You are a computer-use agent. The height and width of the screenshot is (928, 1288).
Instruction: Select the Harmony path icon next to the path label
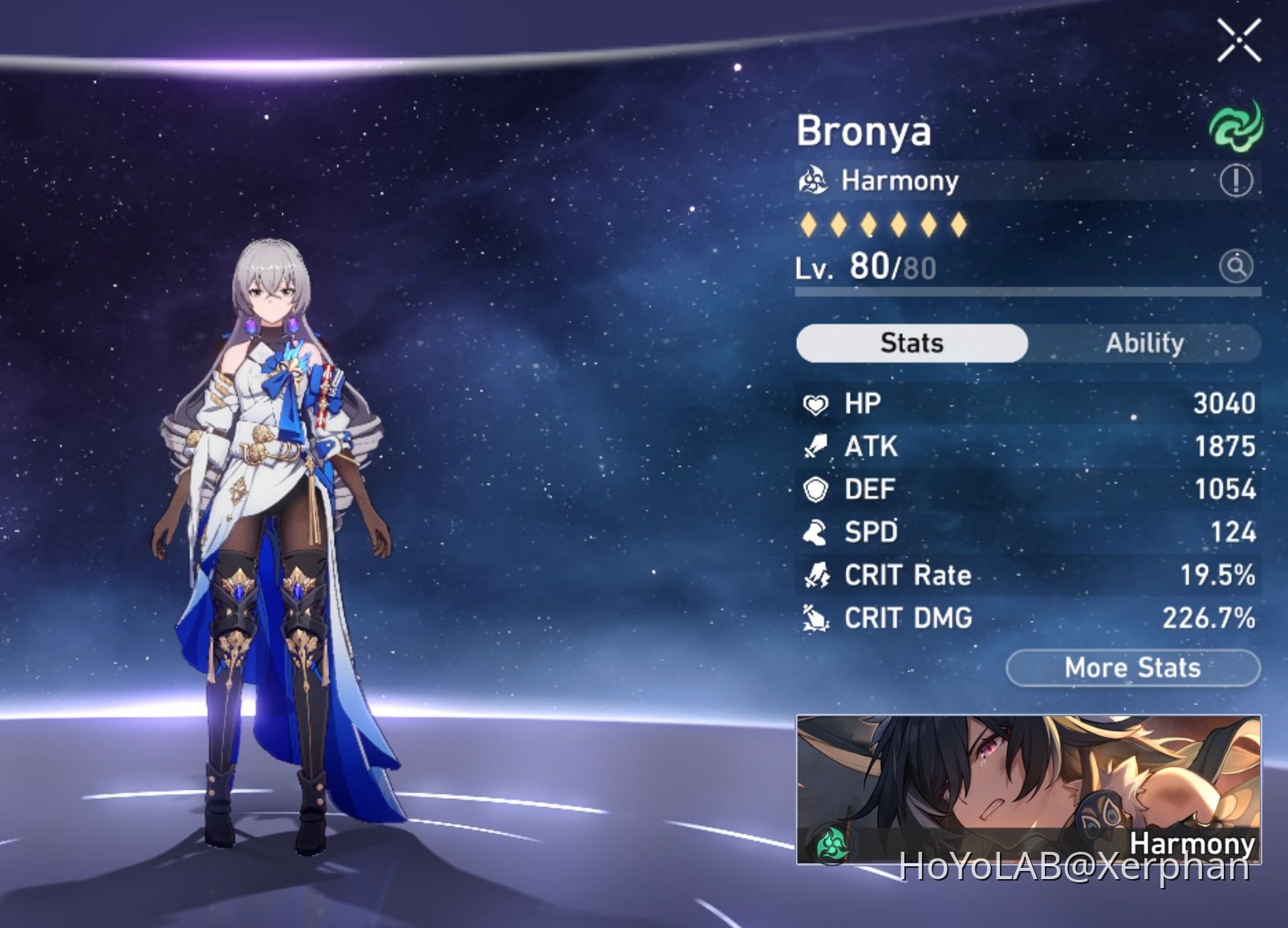point(814,180)
